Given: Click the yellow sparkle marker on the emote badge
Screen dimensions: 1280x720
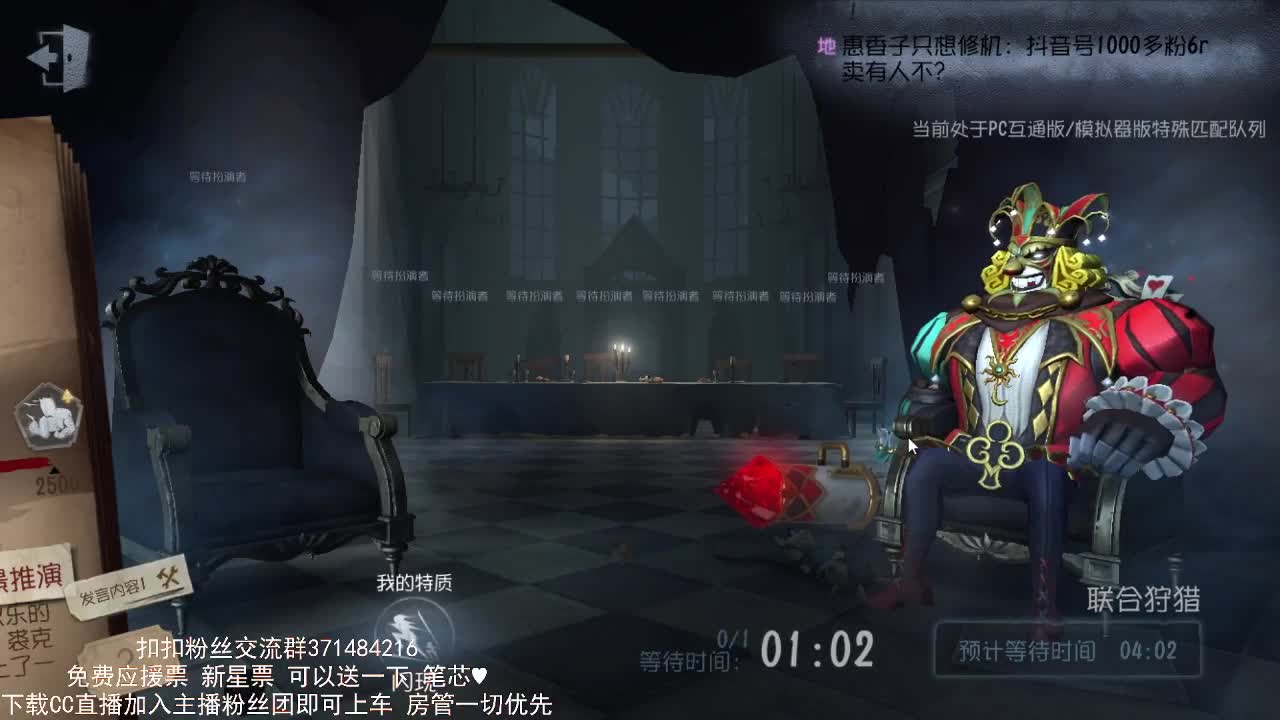Looking at the screenshot, I should (66, 396).
